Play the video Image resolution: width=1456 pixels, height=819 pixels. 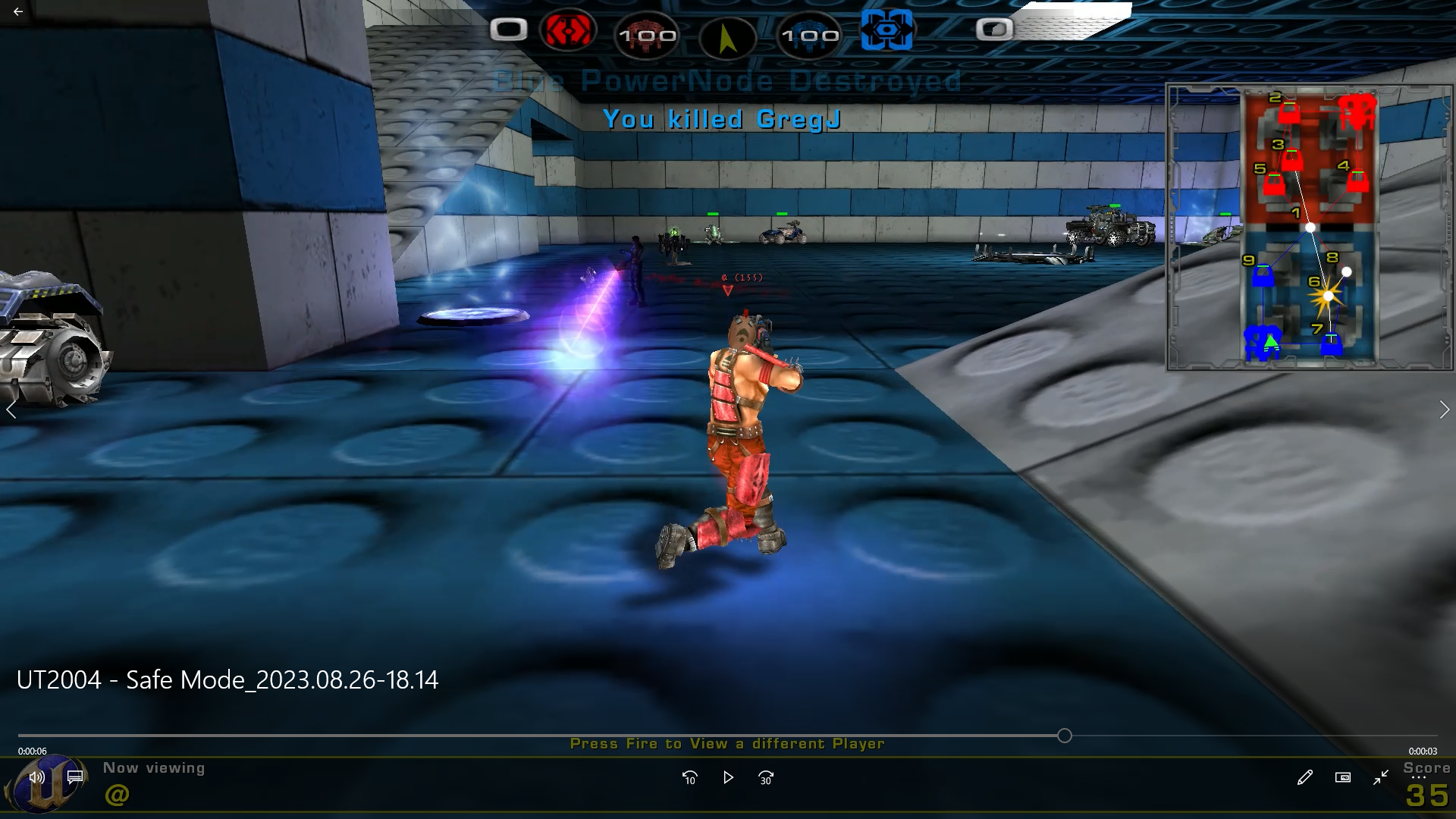[728, 777]
